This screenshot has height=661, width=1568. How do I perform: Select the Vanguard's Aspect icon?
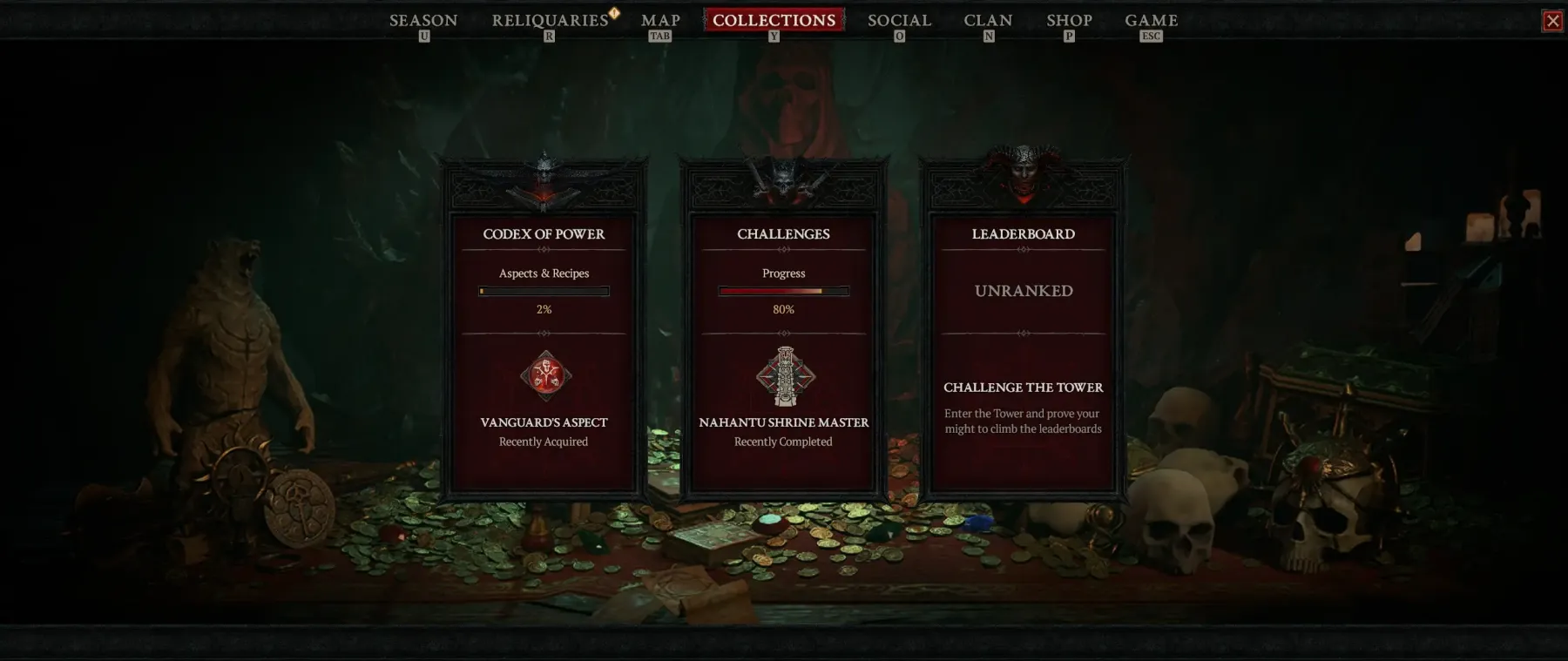point(545,376)
